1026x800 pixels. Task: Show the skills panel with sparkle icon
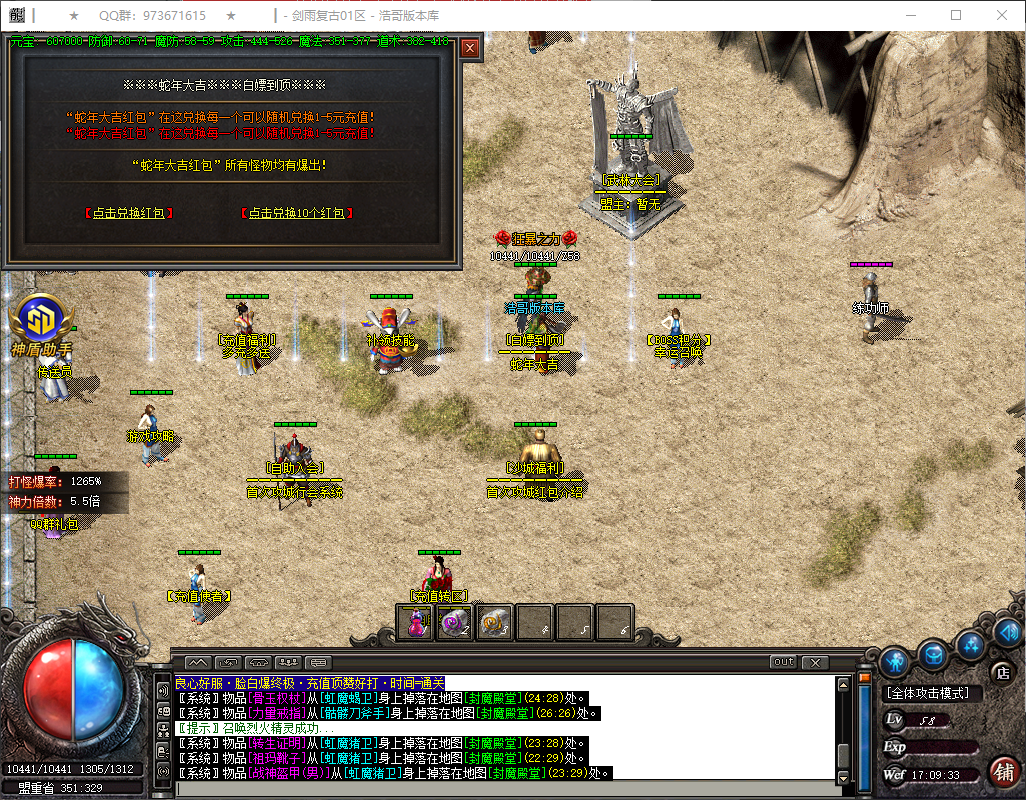971,644
